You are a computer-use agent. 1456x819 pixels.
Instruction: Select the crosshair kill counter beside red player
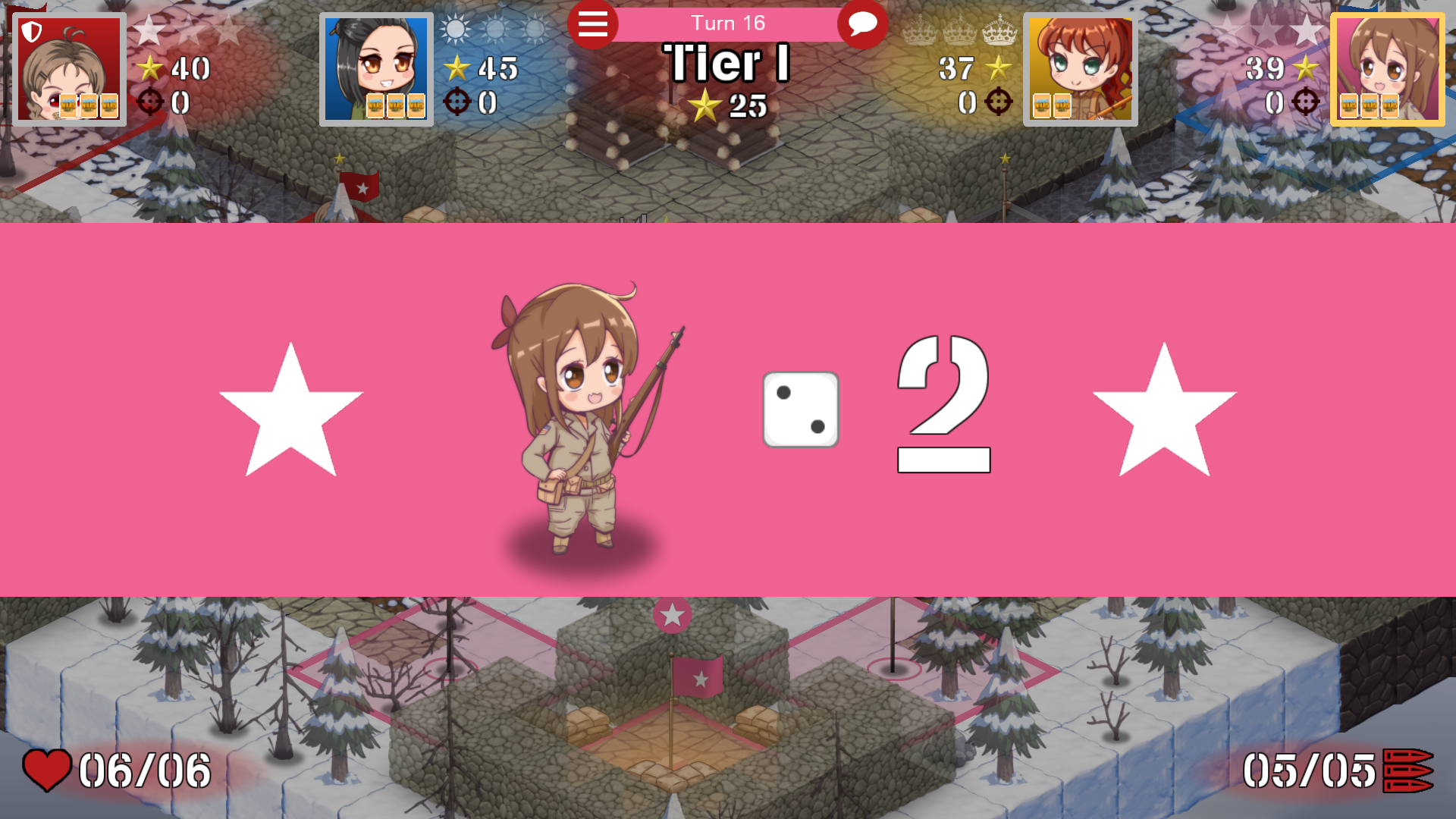point(151,102)
